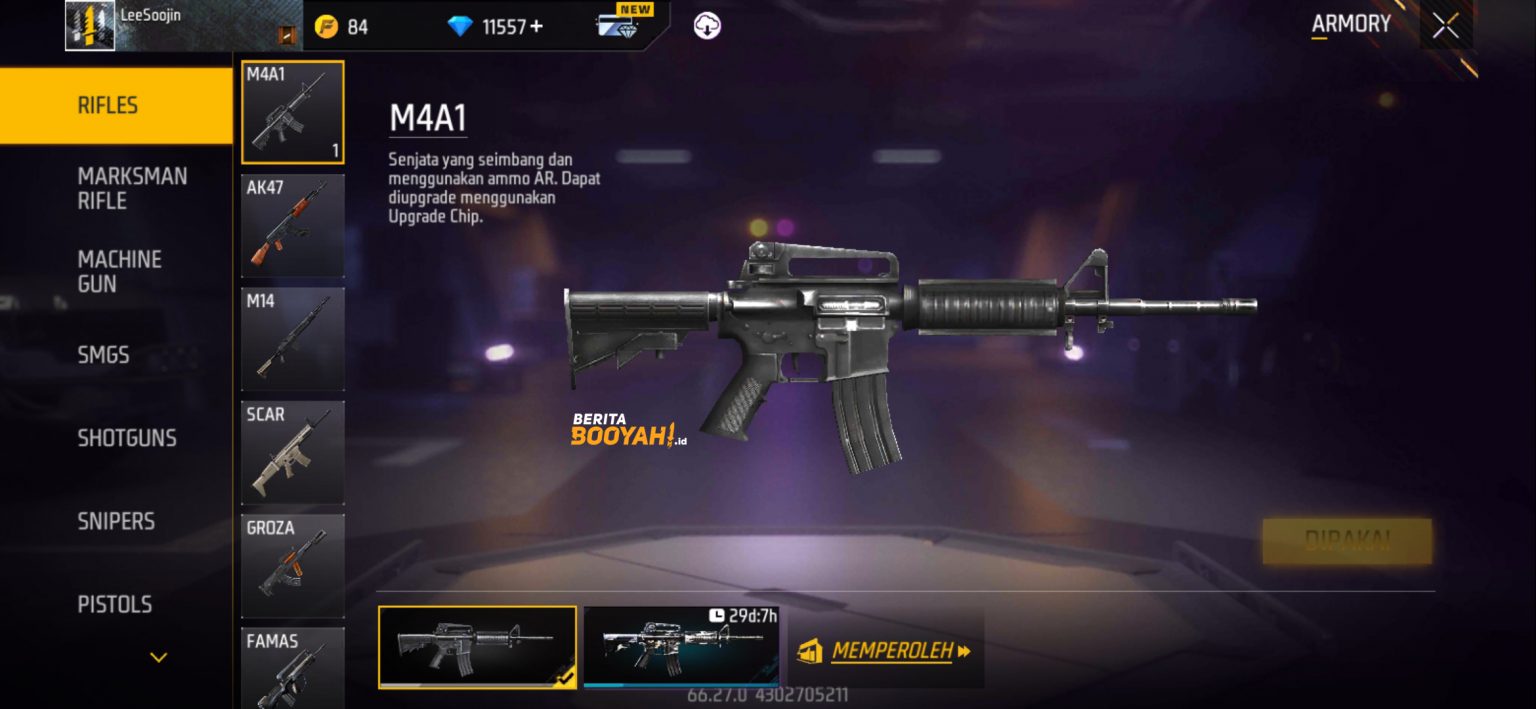Close the Armory screen
The height and width of the screenshot is (709, 1536).
1445,26
